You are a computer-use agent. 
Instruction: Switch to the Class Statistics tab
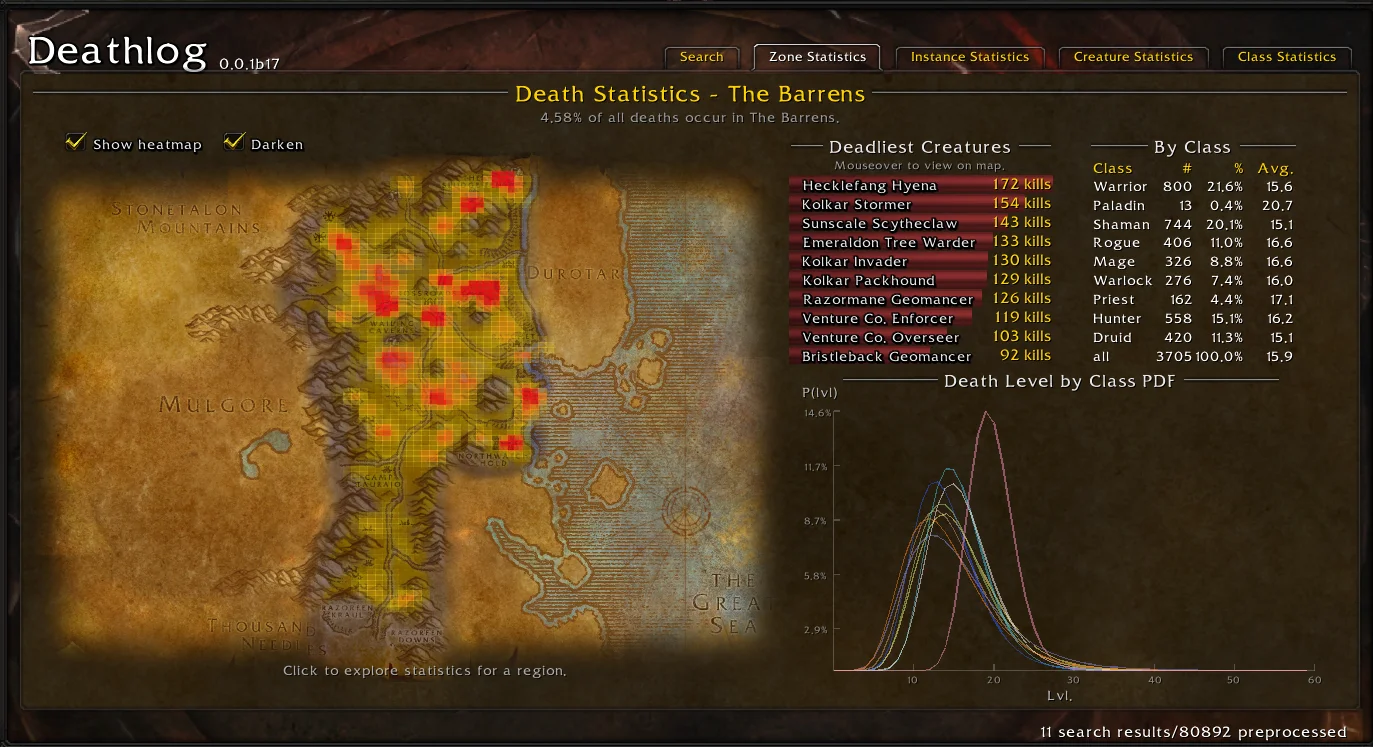pos(1287,57)
